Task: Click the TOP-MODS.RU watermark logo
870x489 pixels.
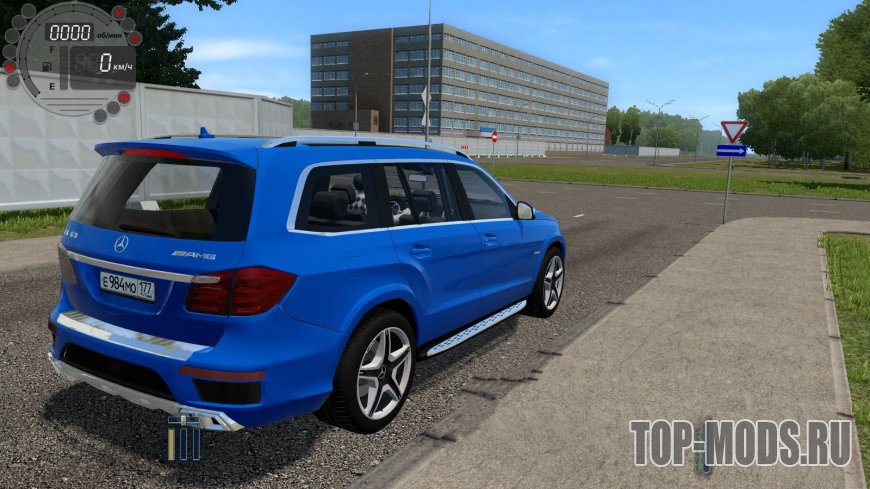Action: click(x=740, y=443)
